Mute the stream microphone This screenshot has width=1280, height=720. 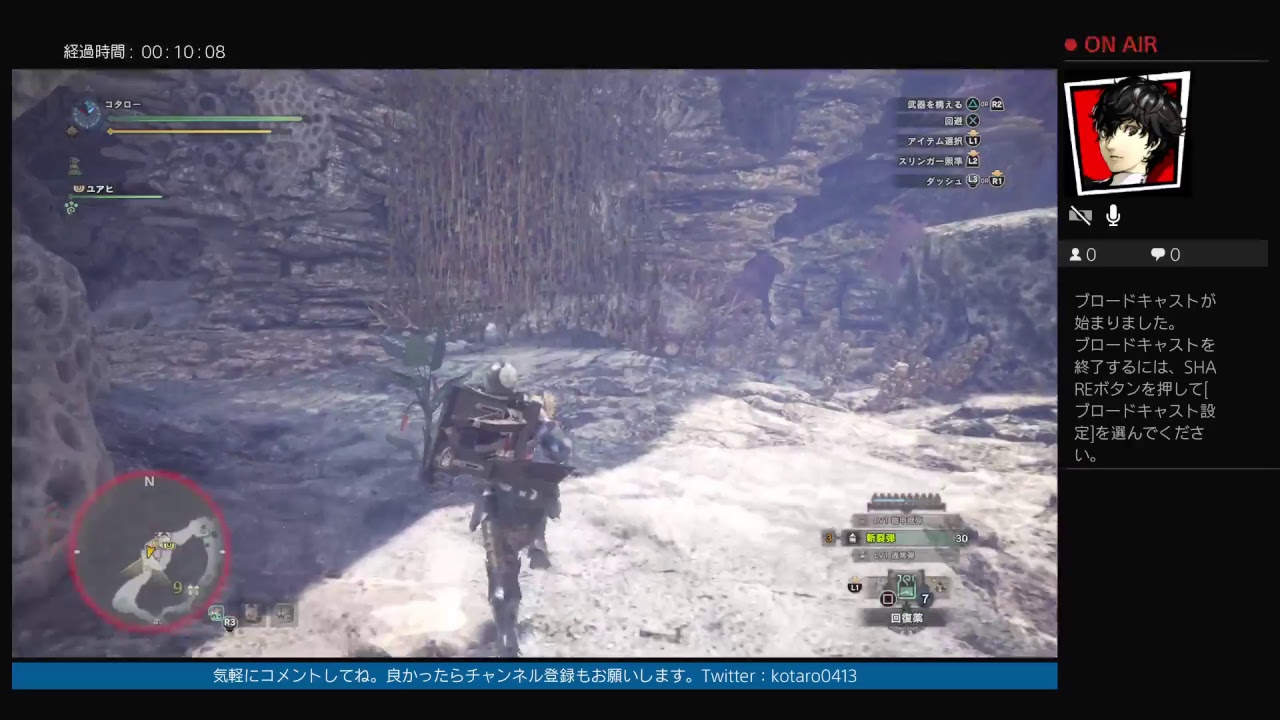coord(1112,215)
